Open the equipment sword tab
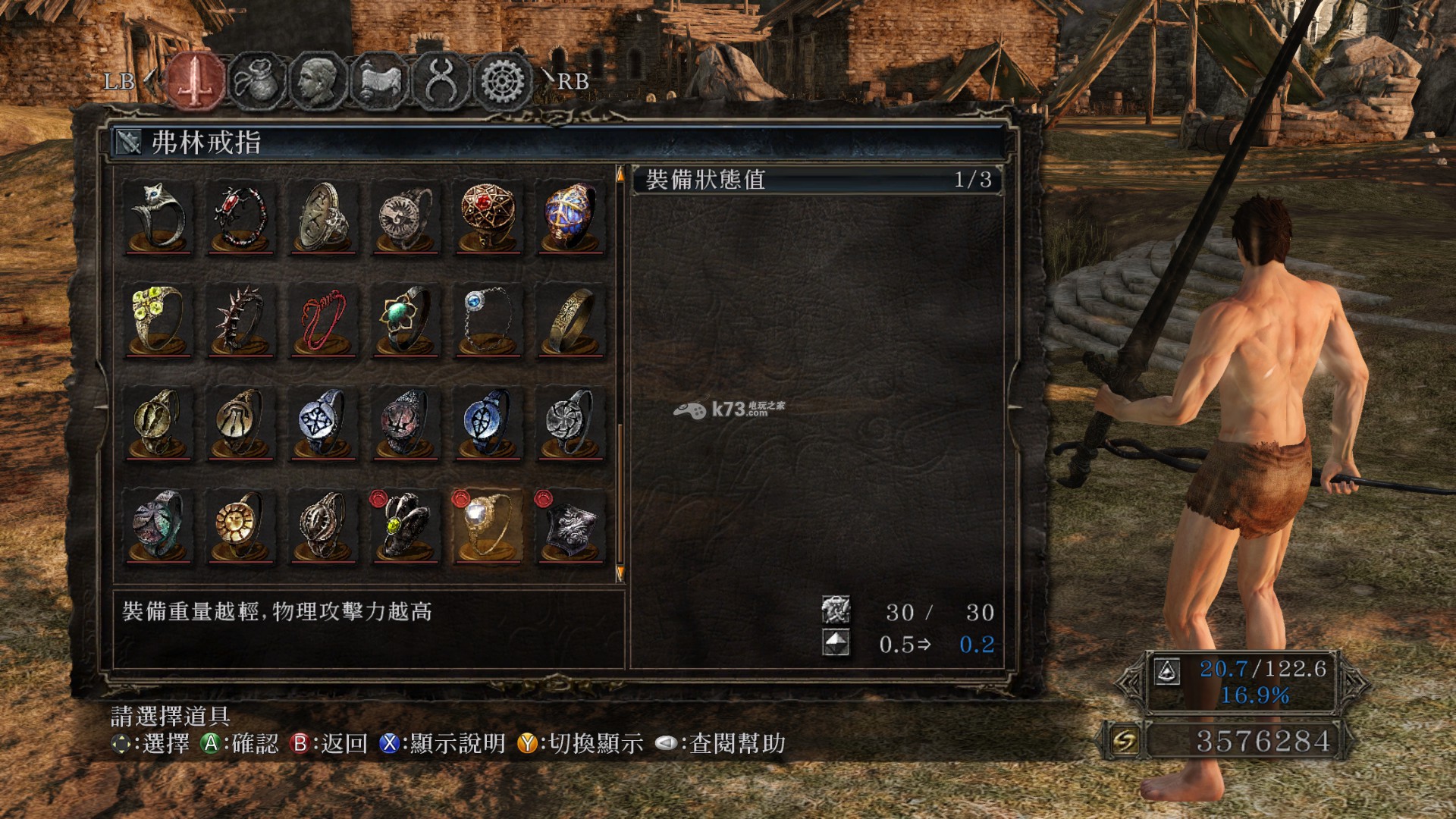Screen dimensions: 1456x819 coord(196,80)
